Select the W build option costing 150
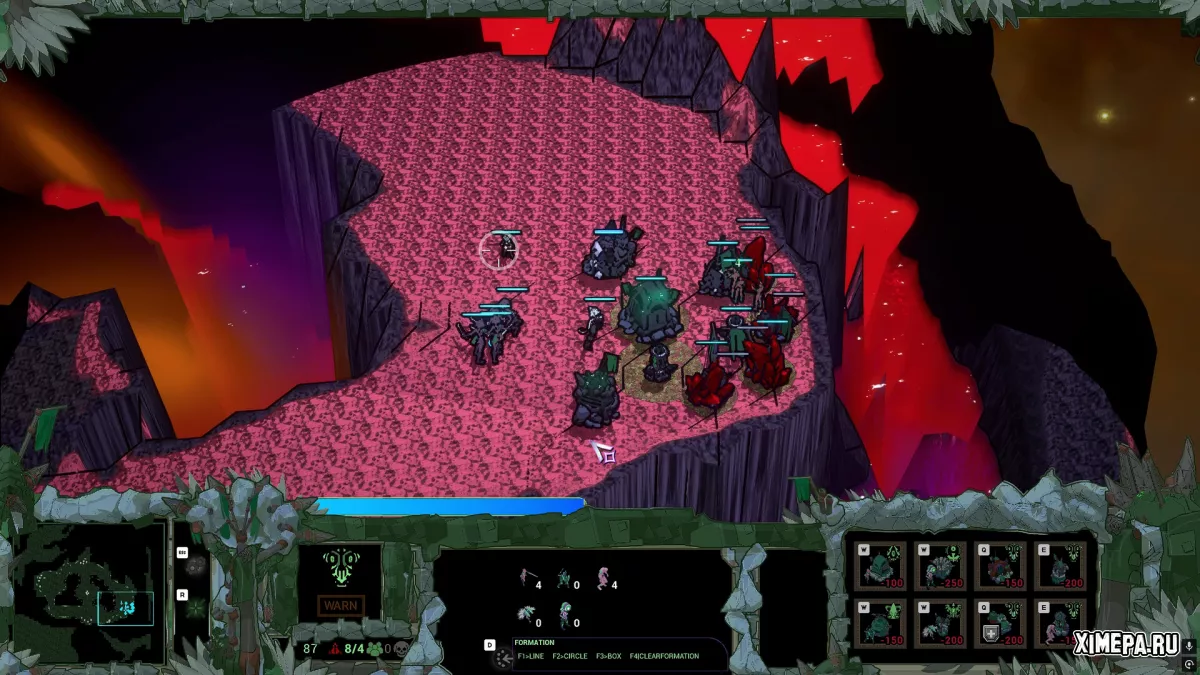Image resolution: width=1200 pixels, height=675 pixels. [x=882, y=624]
